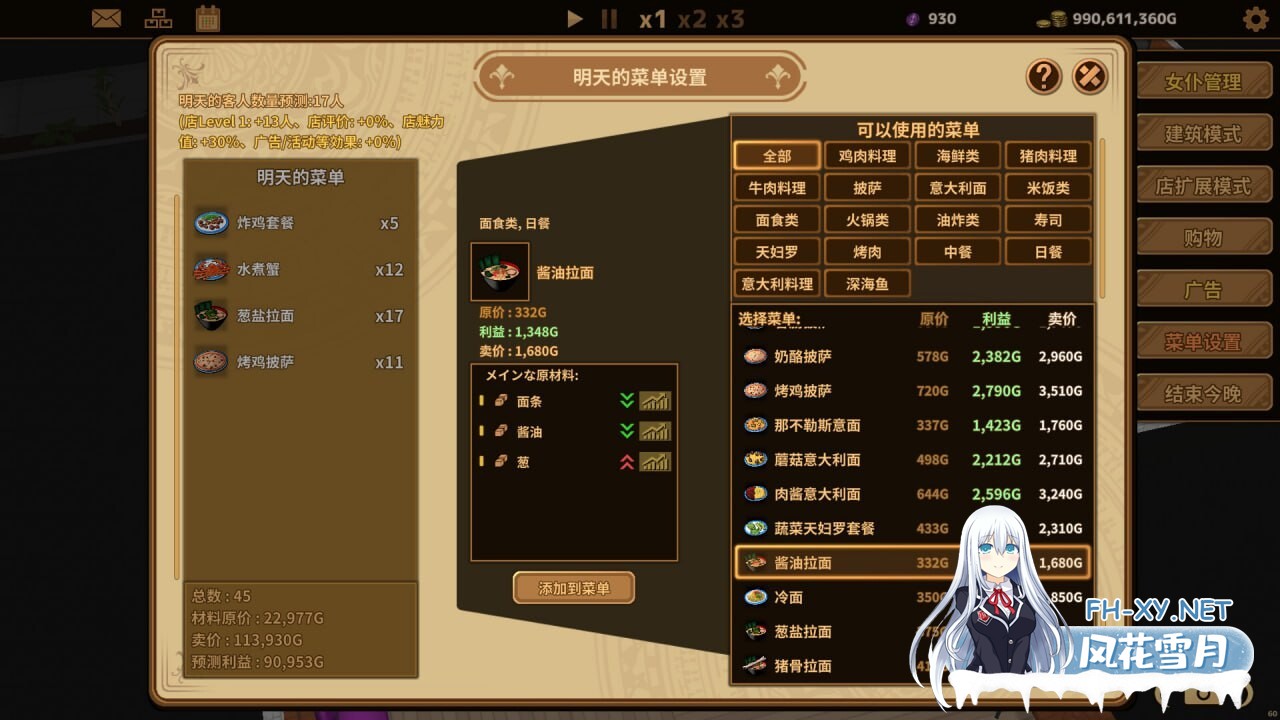Screen dimensions: 1280x720
Task: Click the green down arrows next to 酱油
Action: [x=625, y=431]
